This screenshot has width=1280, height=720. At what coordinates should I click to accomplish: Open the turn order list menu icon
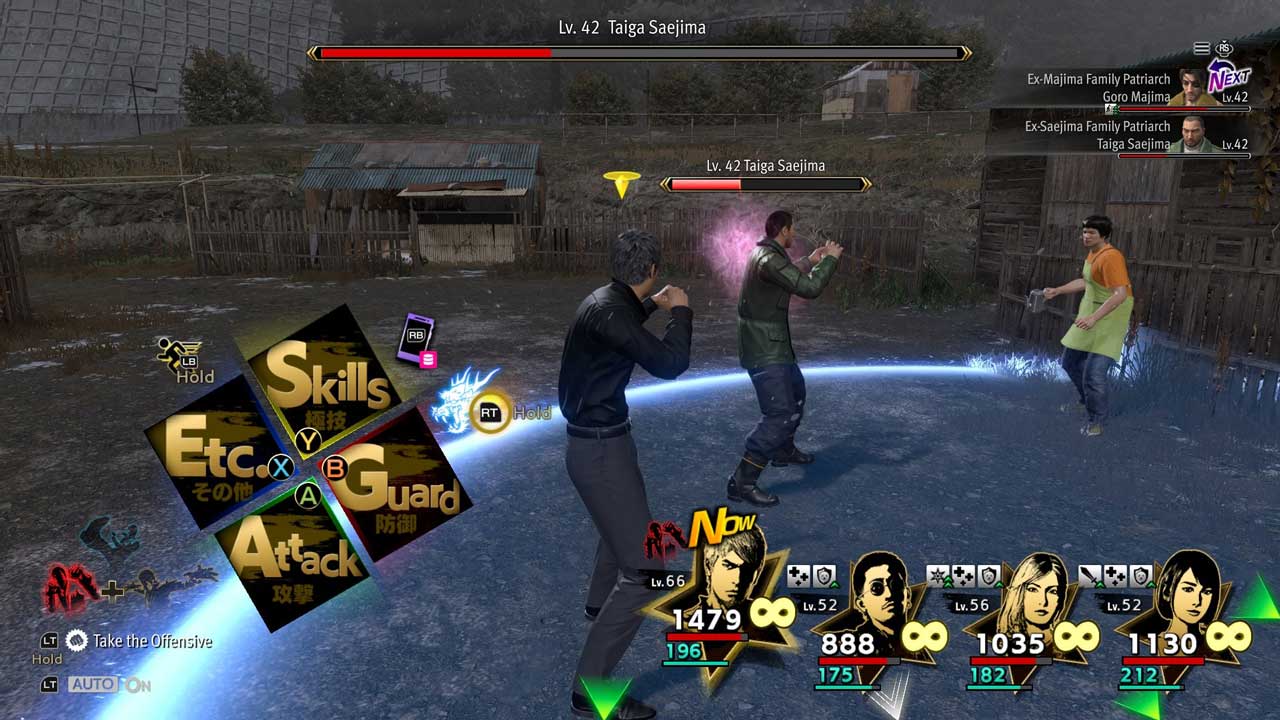[1202, 48]
